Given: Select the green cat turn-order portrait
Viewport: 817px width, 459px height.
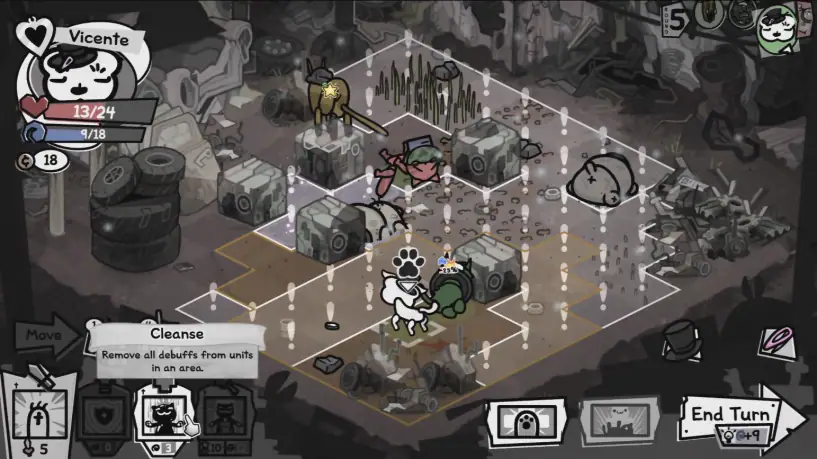Looking at the screenshot, I should pyautogui.click(x=777, y=26).
